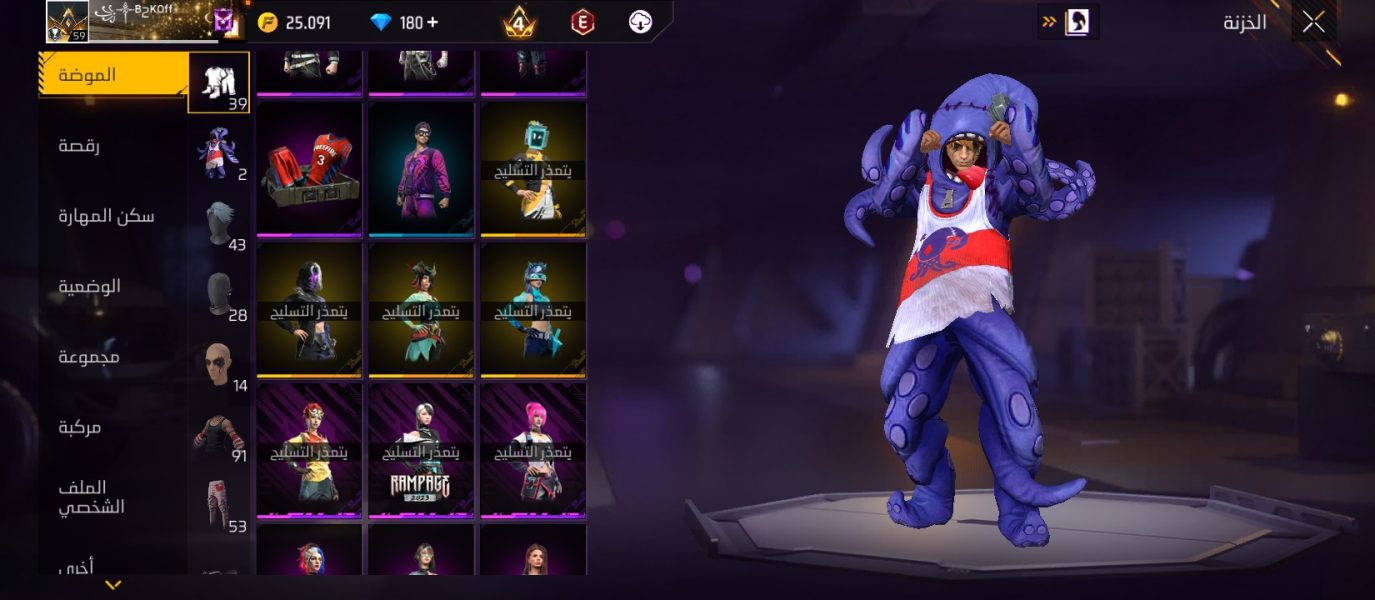Select the cube-head character bundle

[533, 169]
